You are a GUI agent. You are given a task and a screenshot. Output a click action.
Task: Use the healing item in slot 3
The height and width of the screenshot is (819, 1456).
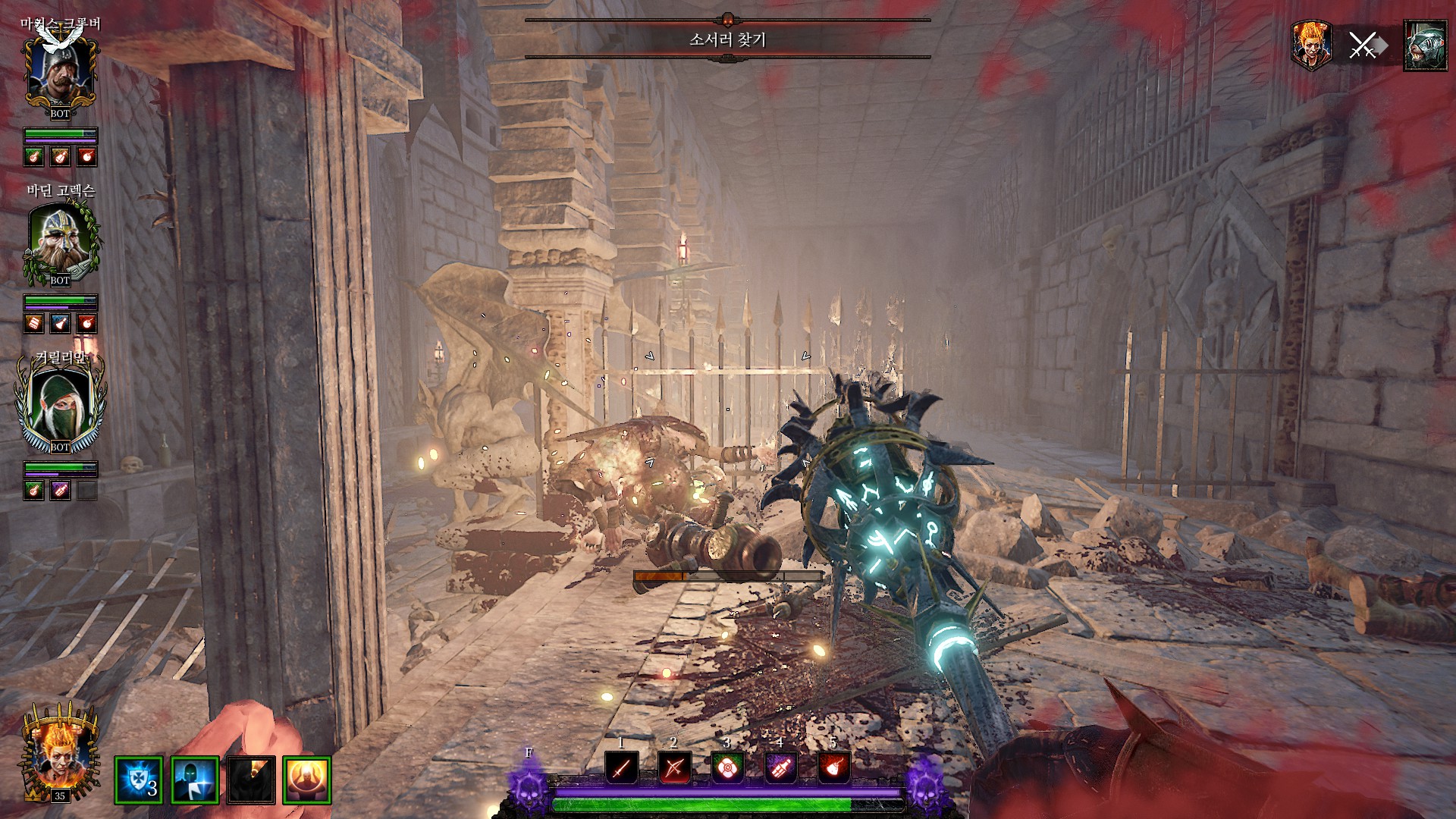(x=727, y=768)
